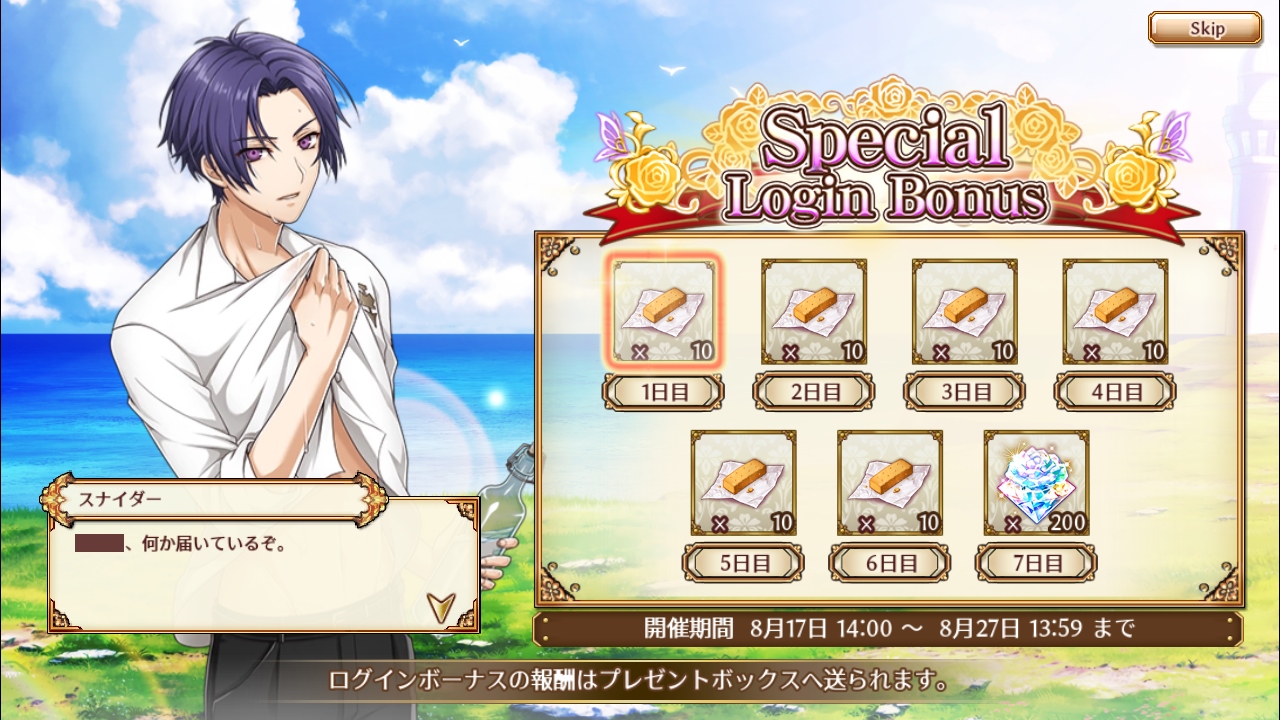Choose the 3日目 reward item tile
1280x720 pixels.
coord(965,312)
